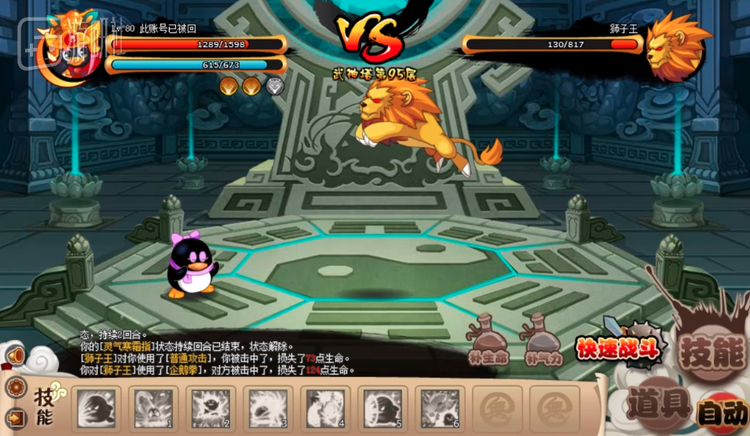
Task: Activate skill slot number 6
Action: click(x=441, y=408)
